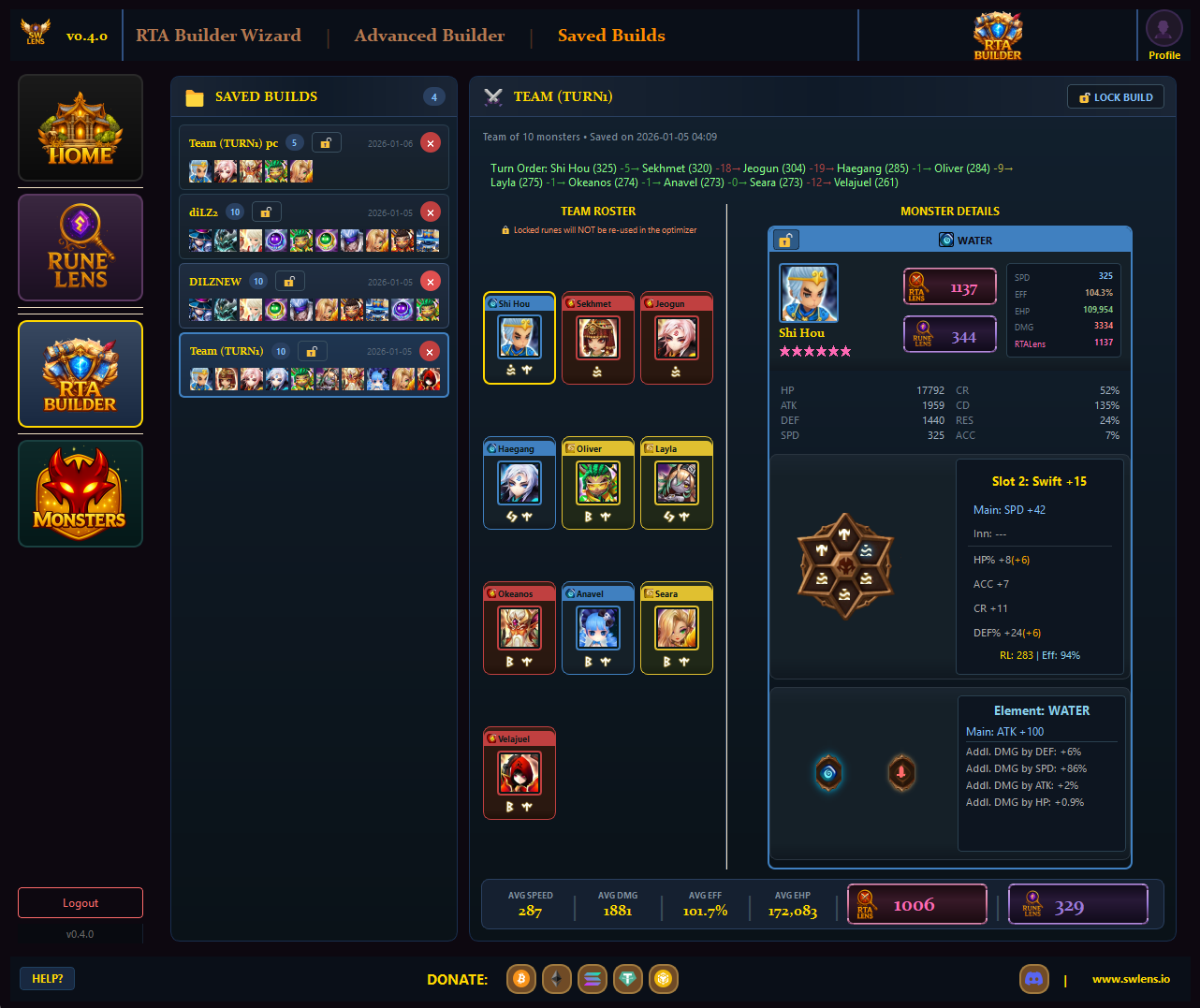Click the LOCK BUILD button
Screen dimensions: 1200x1008
pyautogui.click(x=1115, y=96)
